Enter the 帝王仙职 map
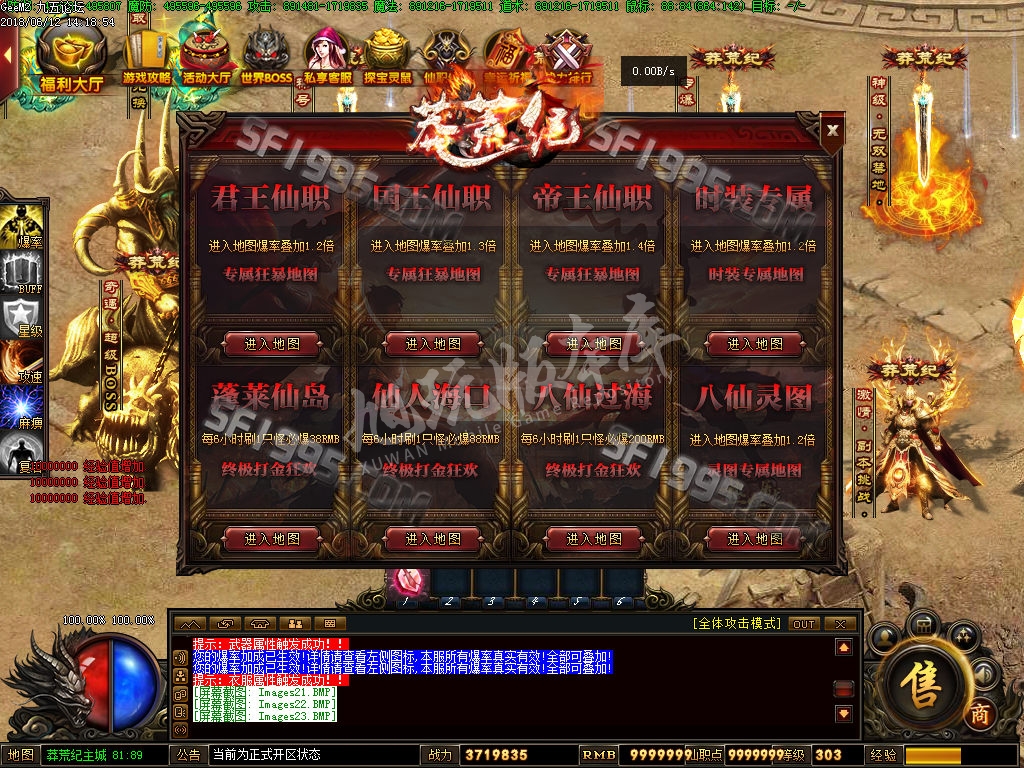Screen dimensions: 1024x768 594,344
